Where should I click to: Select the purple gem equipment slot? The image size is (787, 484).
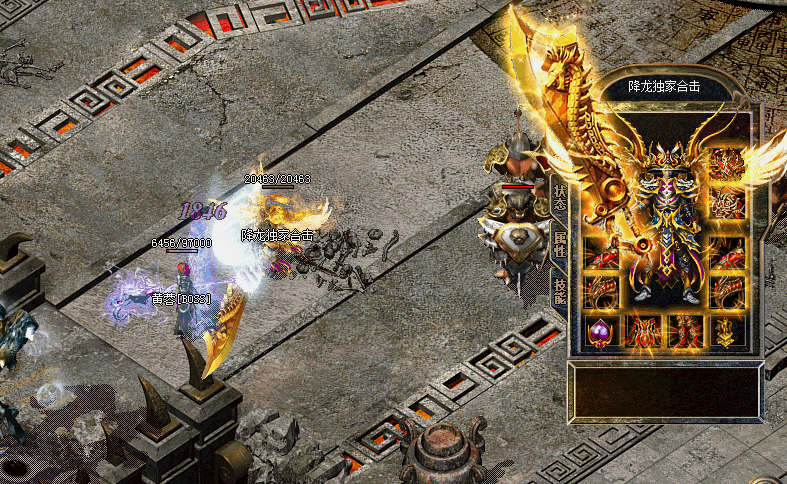click(x=600, y=331)
